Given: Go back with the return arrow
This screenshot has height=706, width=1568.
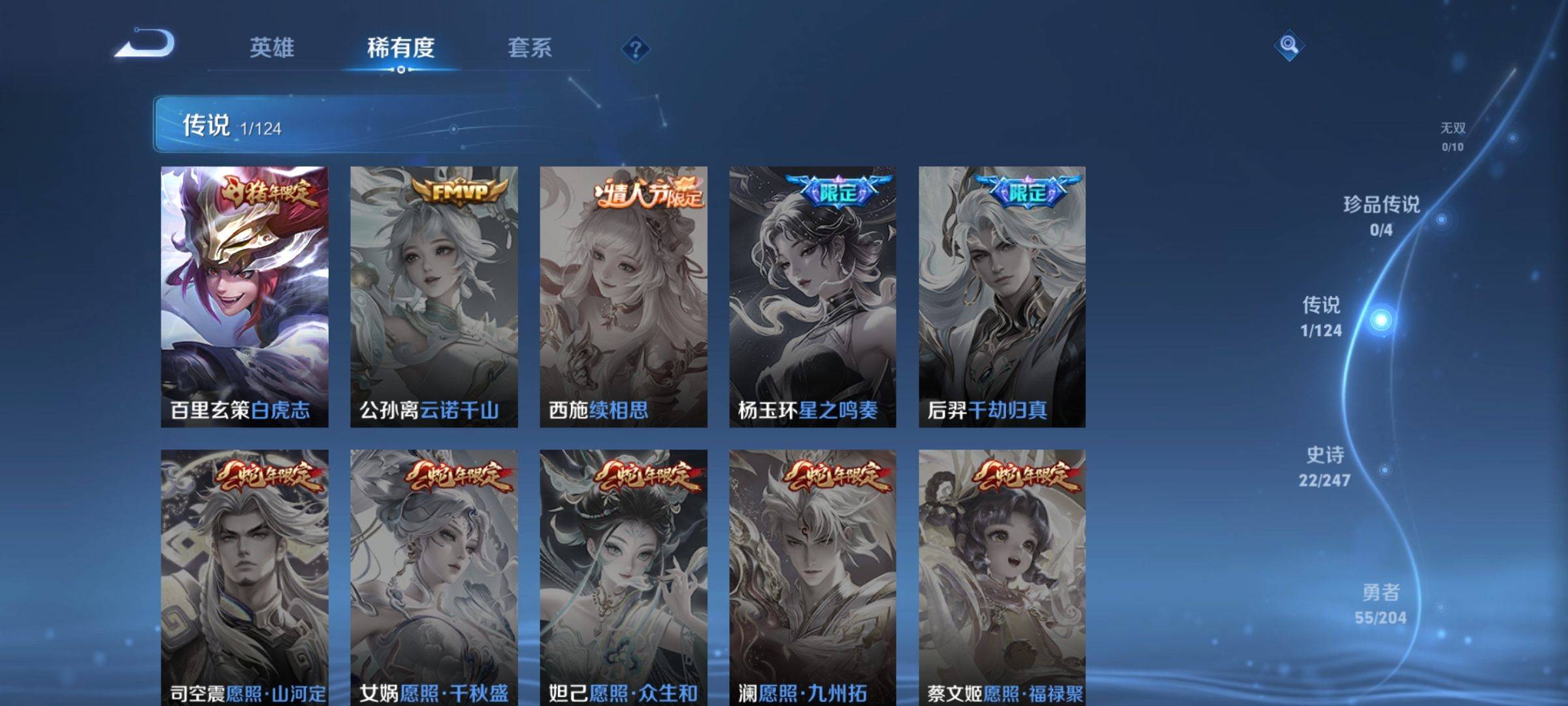Looking at the screenshot, I should 145,44.
